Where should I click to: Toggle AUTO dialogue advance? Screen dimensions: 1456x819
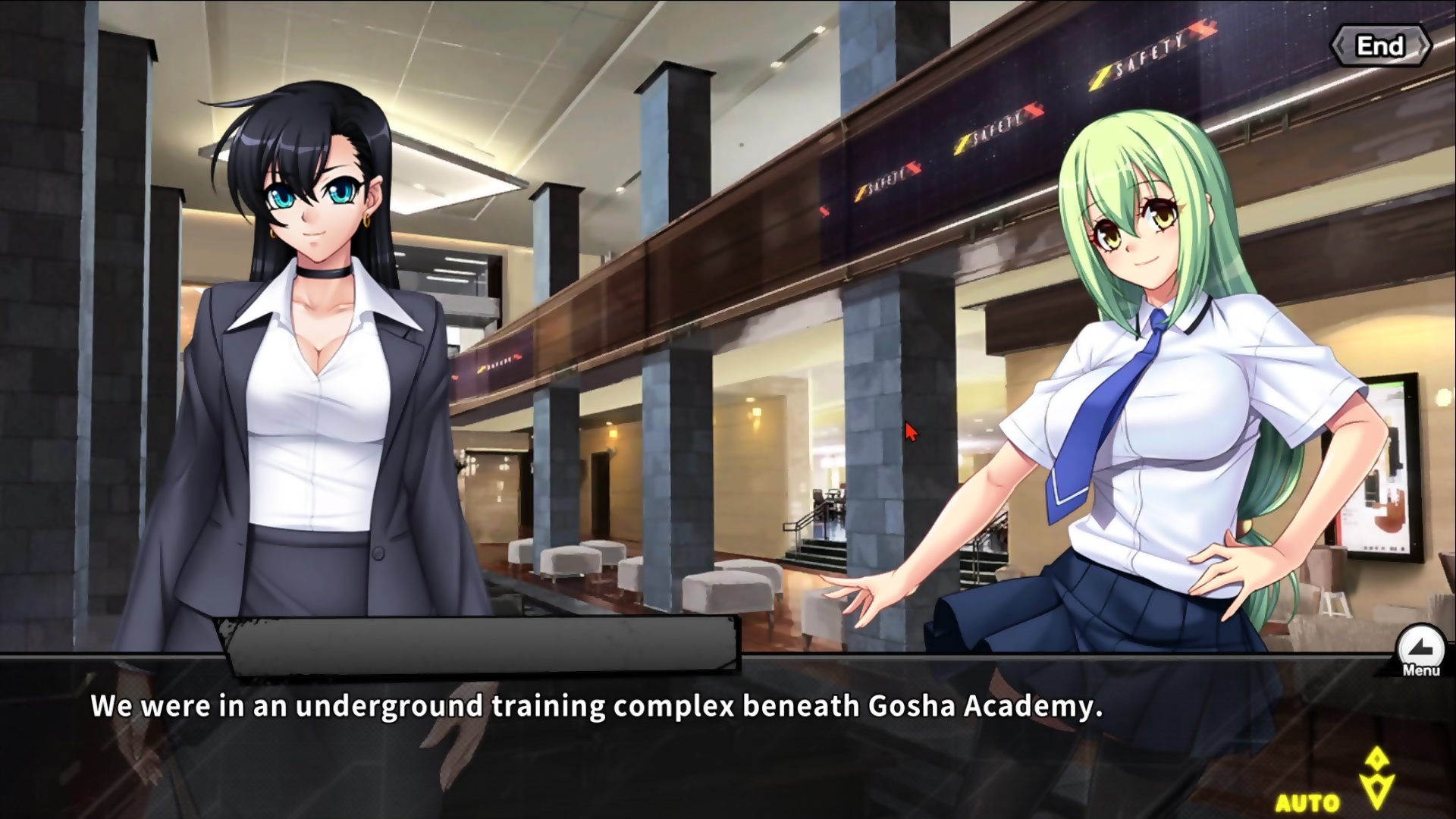point(1307,802)
